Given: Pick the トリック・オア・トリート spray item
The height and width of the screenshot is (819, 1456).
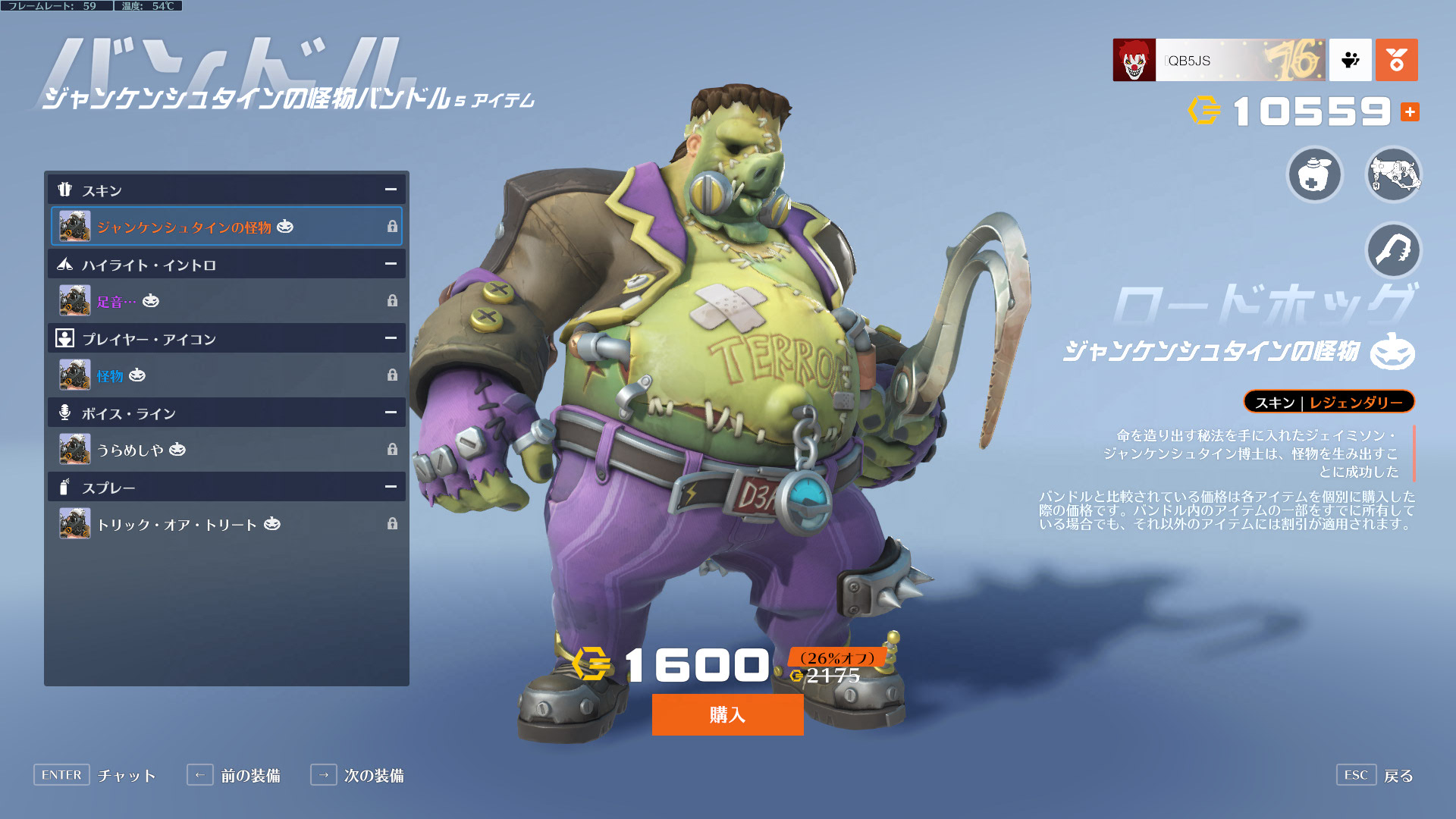Looking at the screenshot, I should (226, 523).
